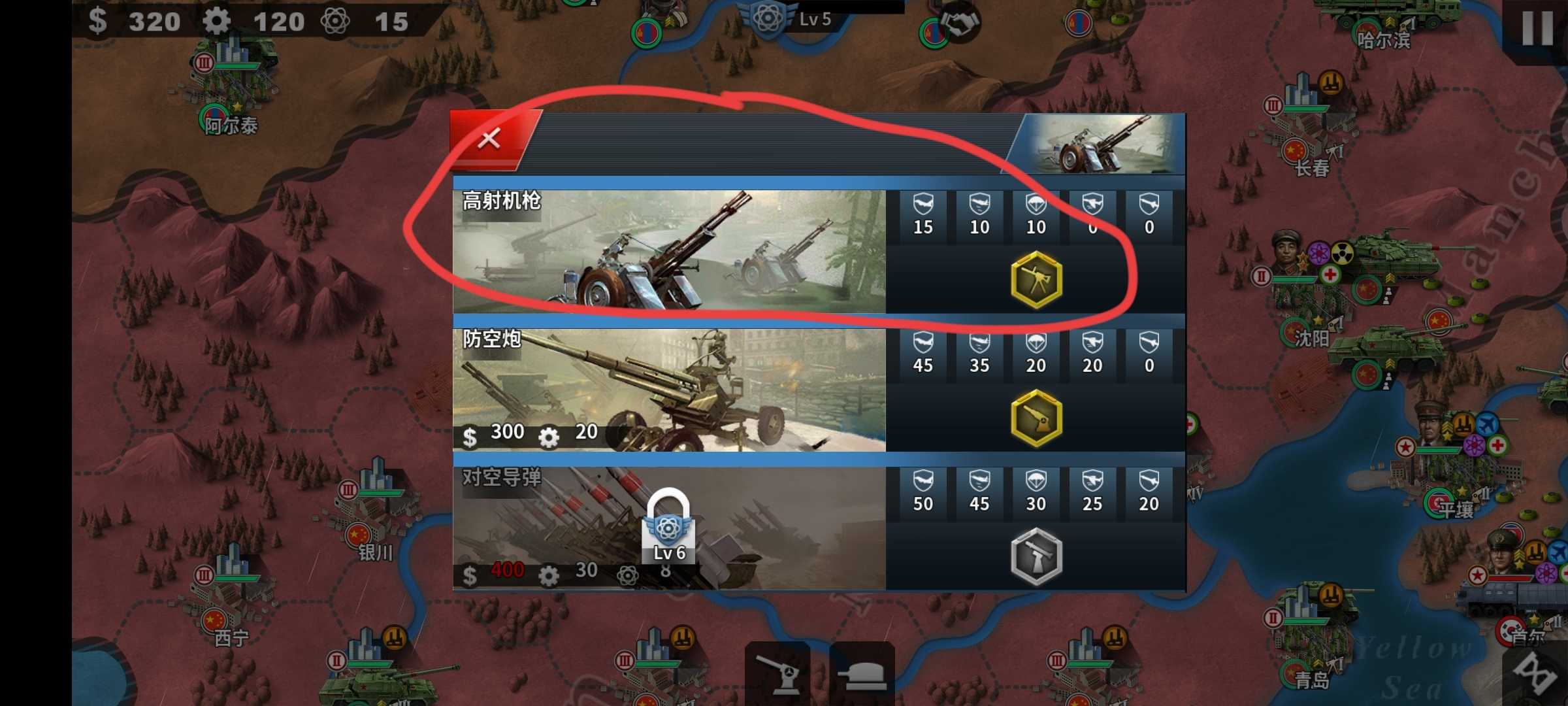Screen dimensions: 1568x706
Task: Open the Lv 5 technology badge
Action: click(x=770, y=18)
